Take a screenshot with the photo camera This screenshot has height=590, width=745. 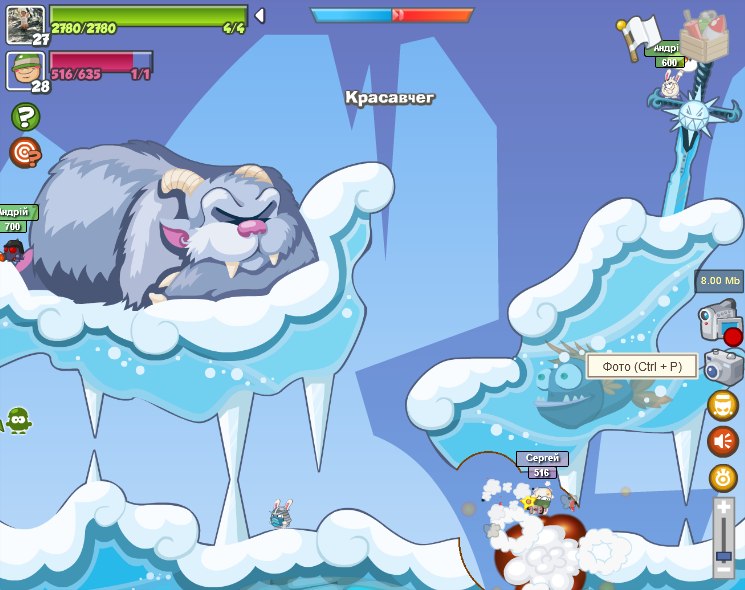pos(722,367)
